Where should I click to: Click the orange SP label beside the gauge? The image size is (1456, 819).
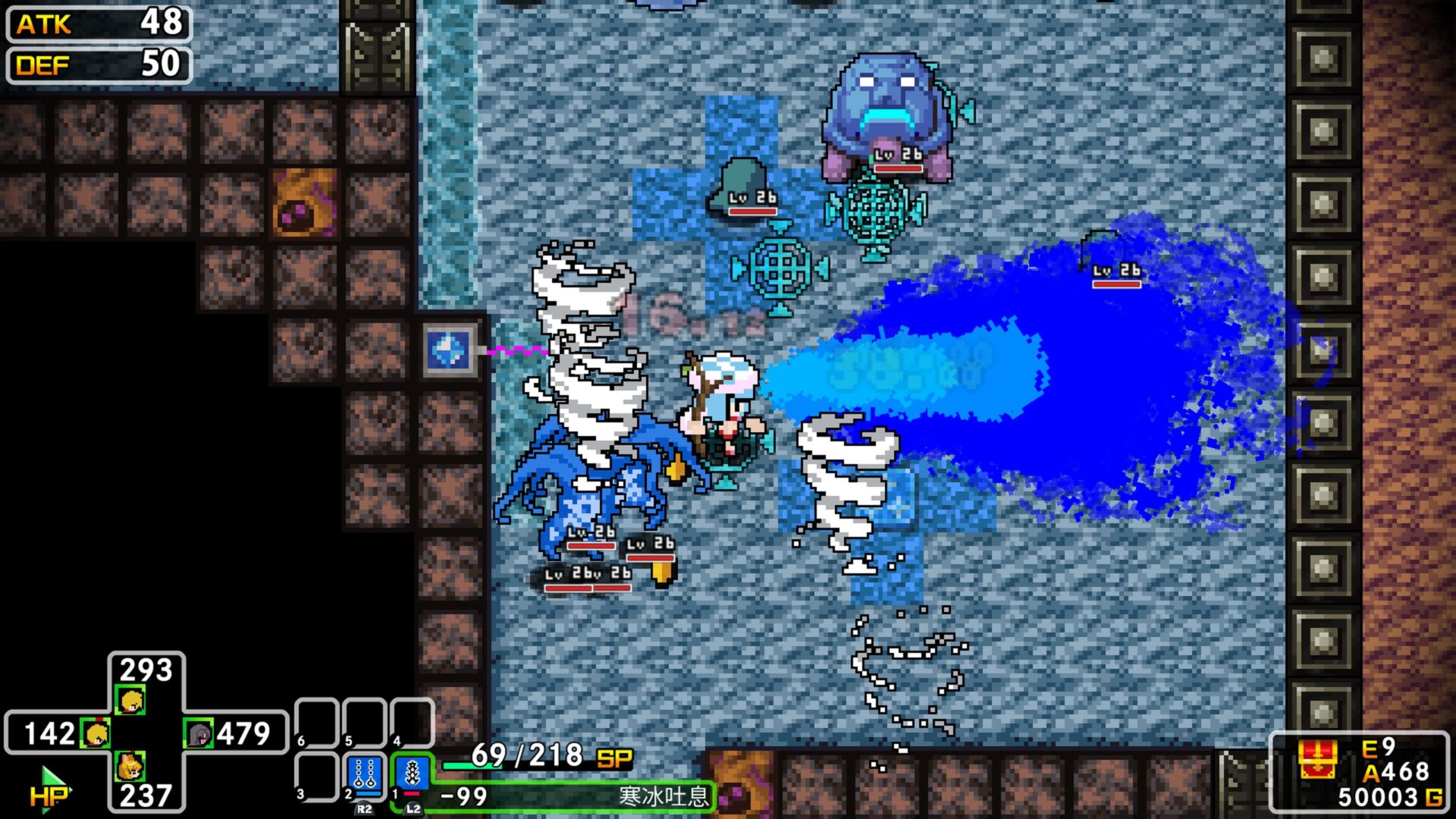point(613,757)
